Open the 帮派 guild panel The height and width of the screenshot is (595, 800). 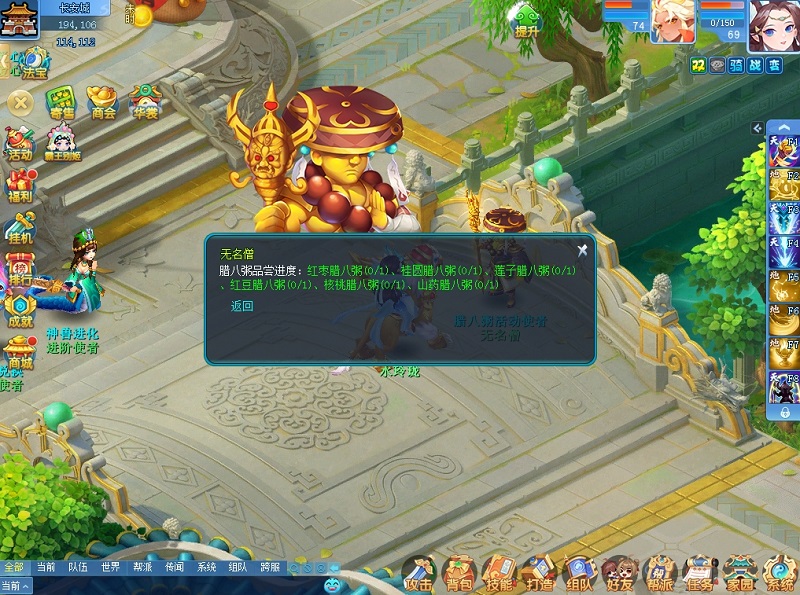click(660, 574)
